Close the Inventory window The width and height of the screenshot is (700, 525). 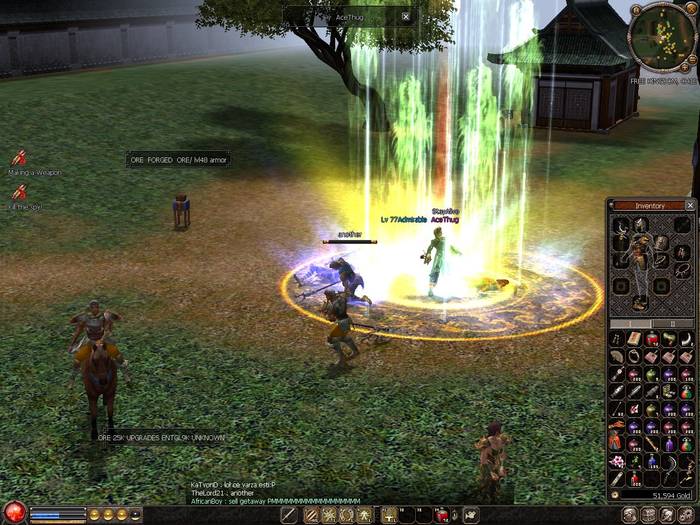coord(689,205)
